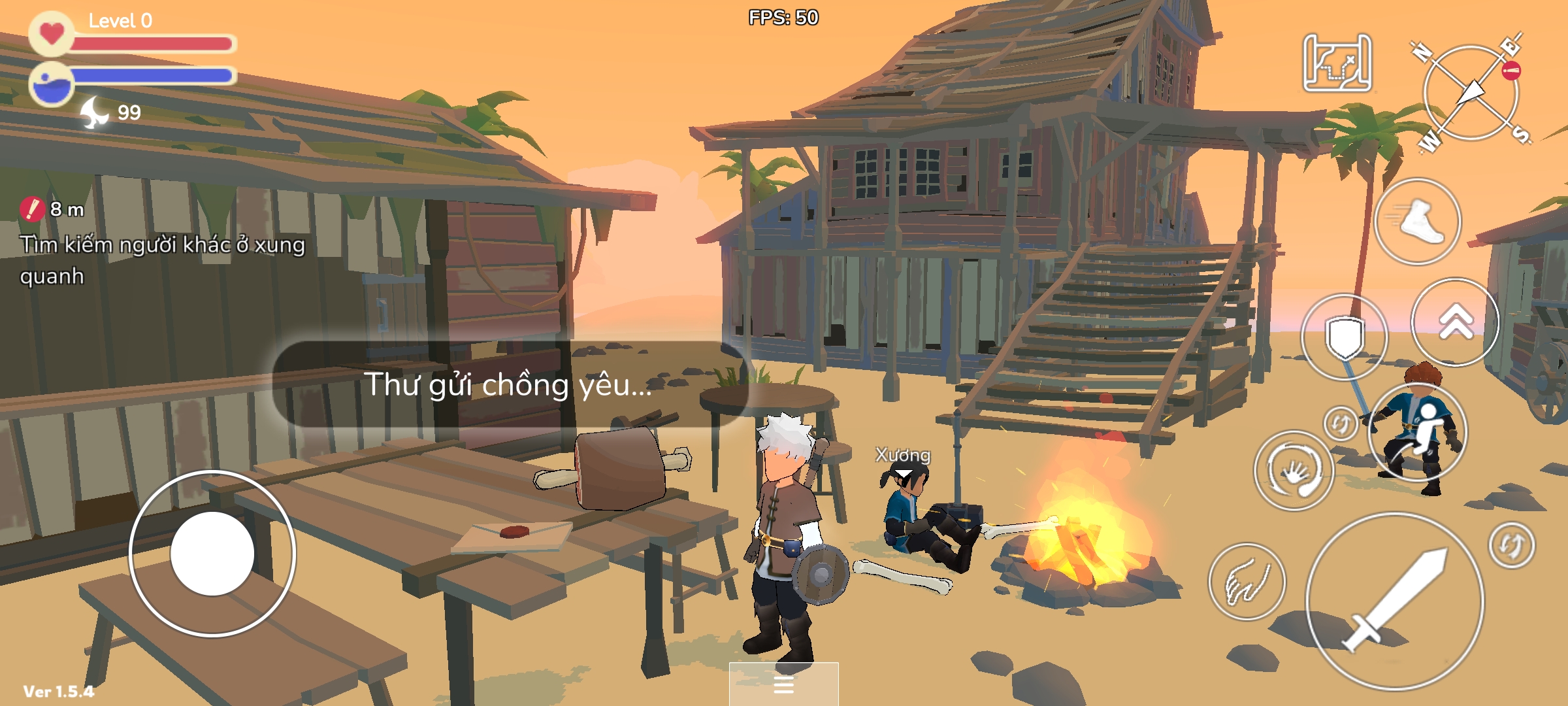Use the open-hand grab button
This screenshot has height=706, width=1568.
click(1294, 471)
